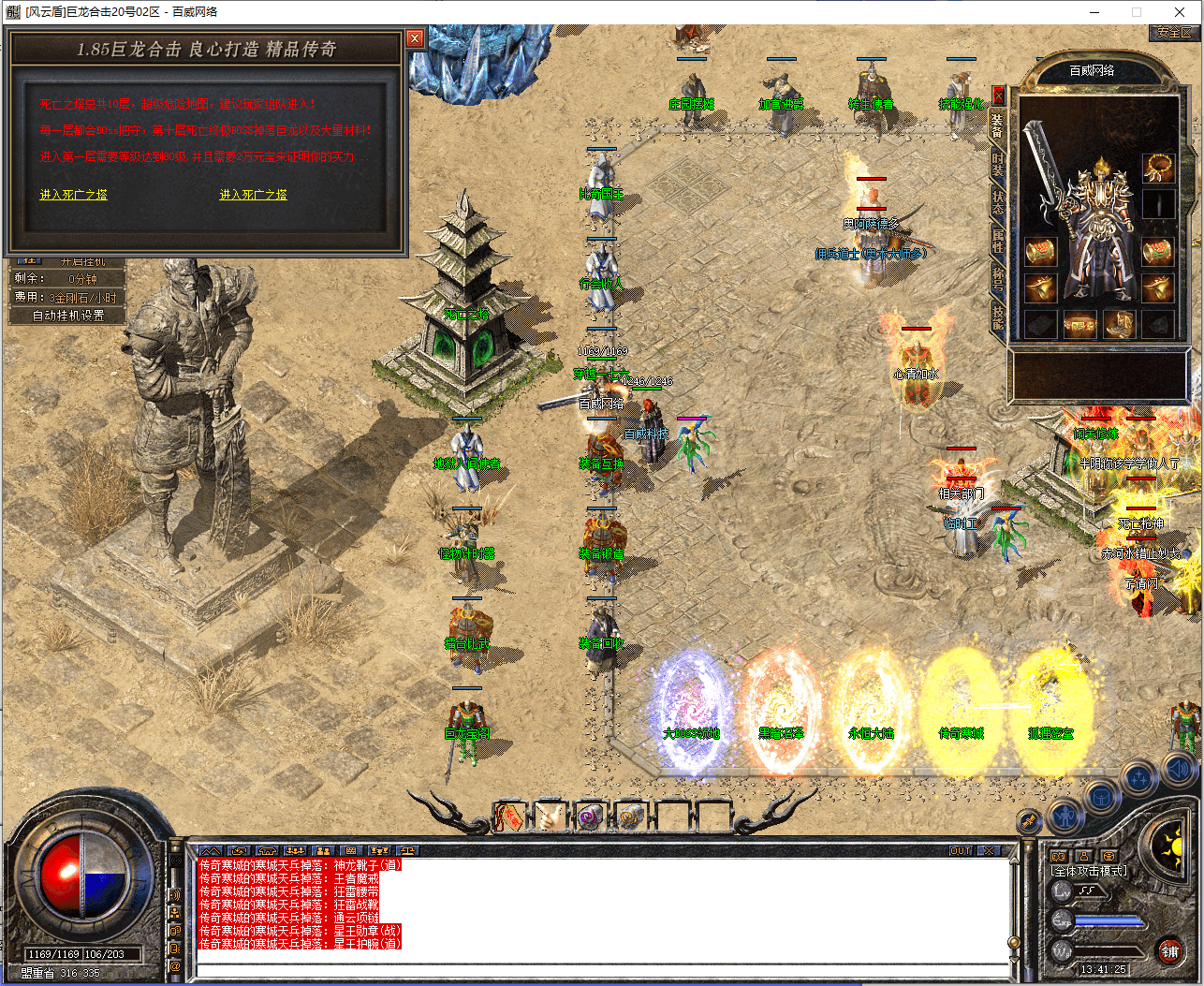Use the red tag item in hotbar
The image size is (1204, 986).
point(510,817)
